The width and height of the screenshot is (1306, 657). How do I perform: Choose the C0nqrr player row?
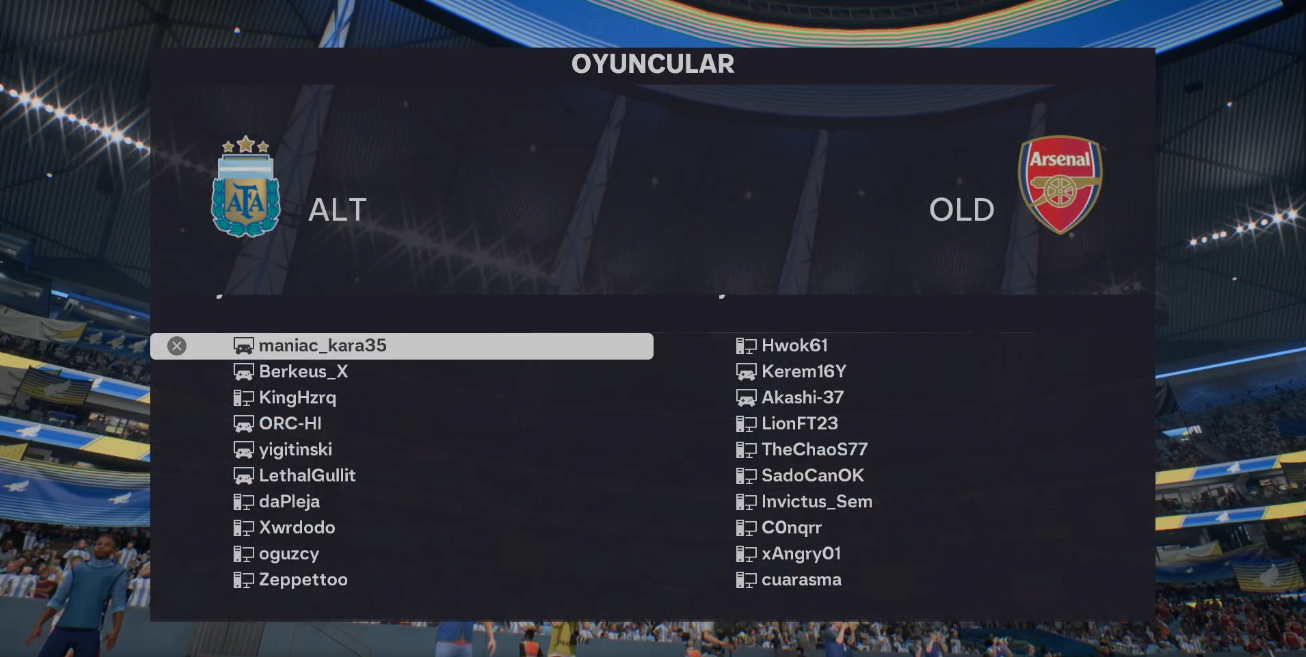point(791,528)
